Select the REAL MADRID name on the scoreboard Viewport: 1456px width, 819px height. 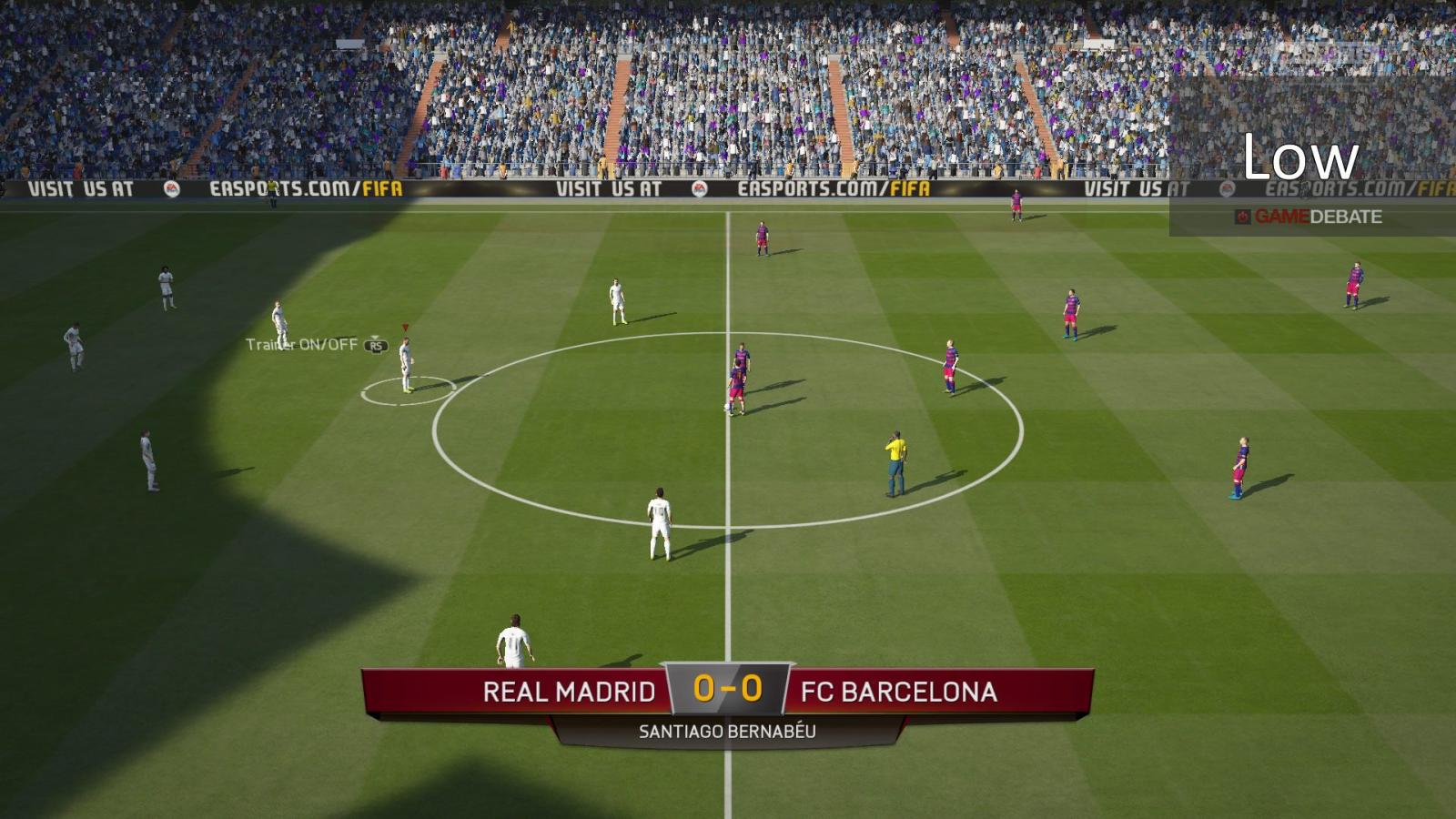(x=570, y=692)
